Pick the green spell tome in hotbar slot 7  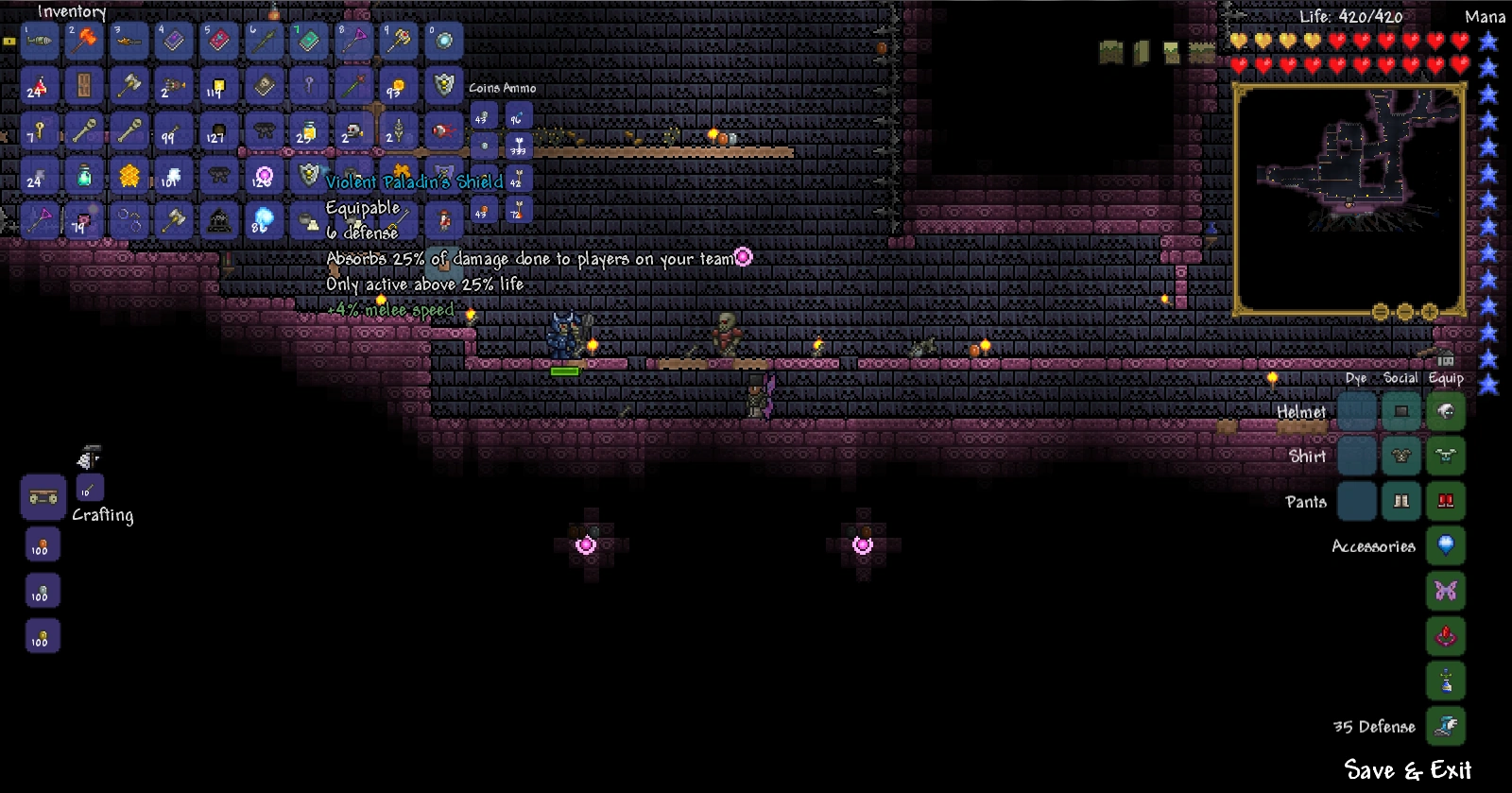[309, 41]
